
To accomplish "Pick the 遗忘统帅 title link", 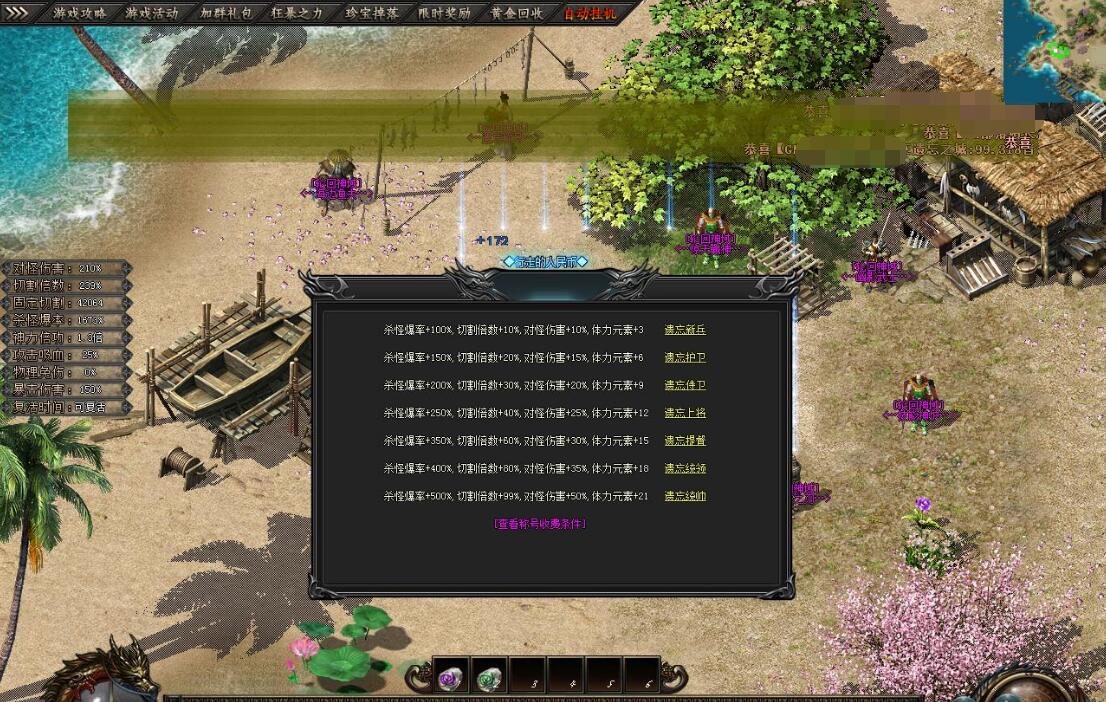I will [x=685, y=496].
